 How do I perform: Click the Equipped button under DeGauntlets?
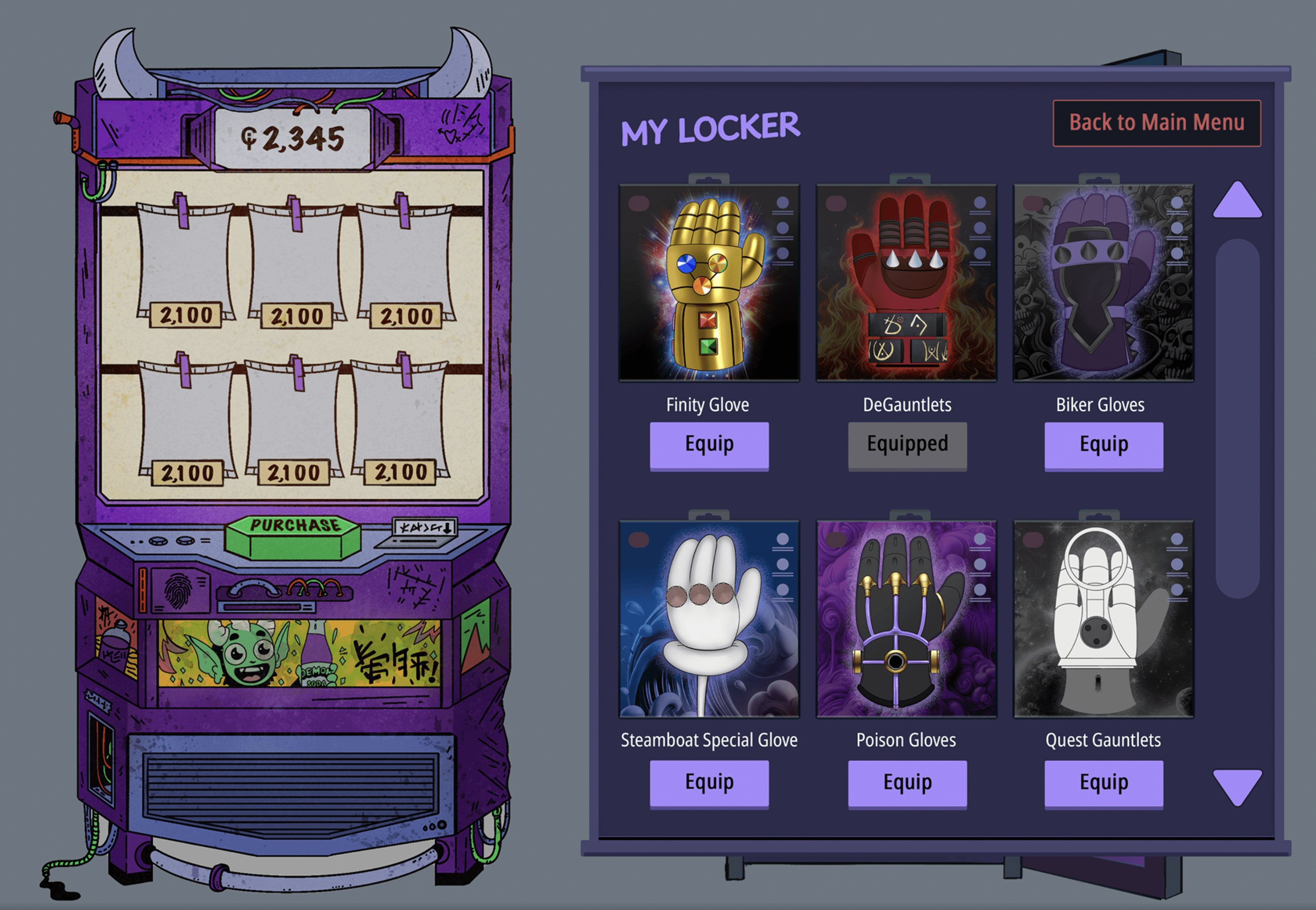click(x=907, y=445)
